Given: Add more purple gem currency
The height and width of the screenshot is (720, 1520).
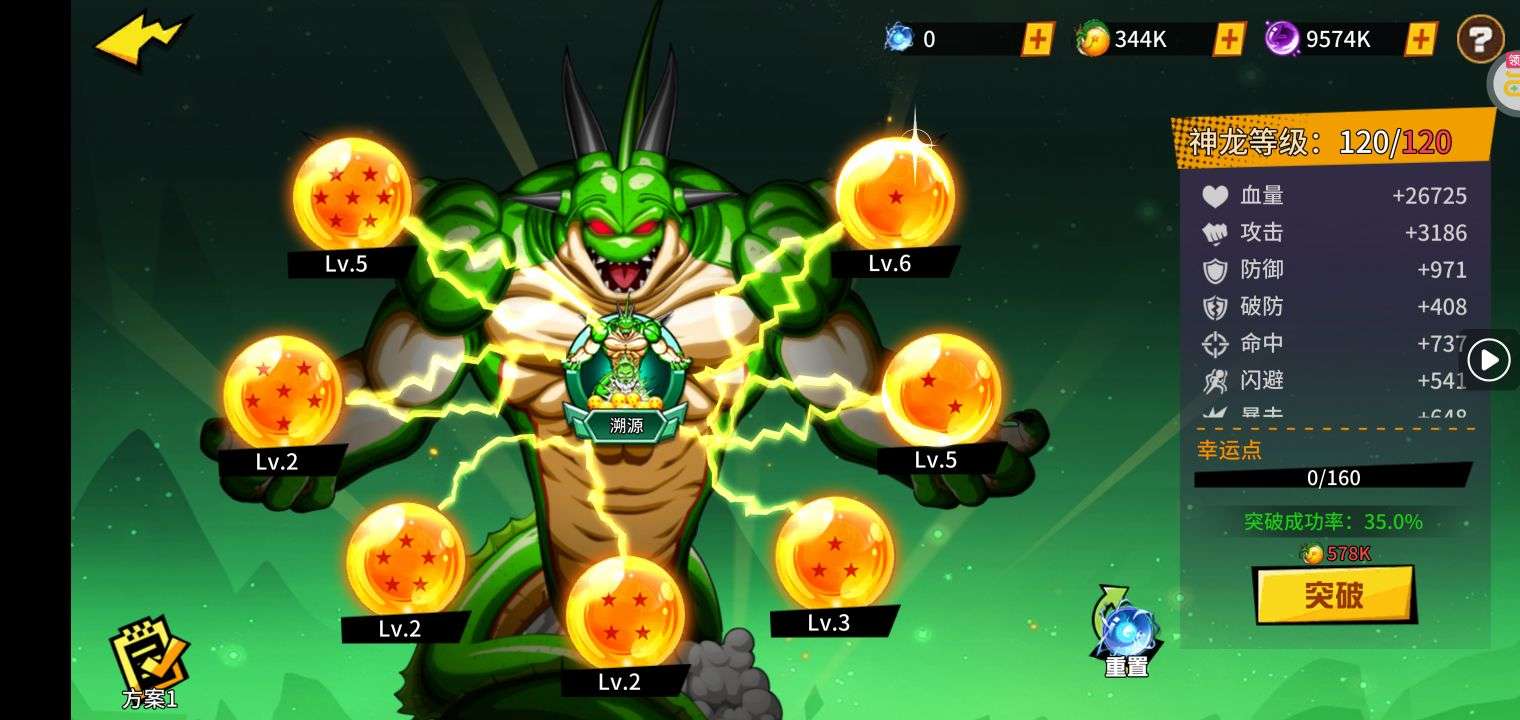Looking at the screenshot, I should click(x=1420, y=40).
